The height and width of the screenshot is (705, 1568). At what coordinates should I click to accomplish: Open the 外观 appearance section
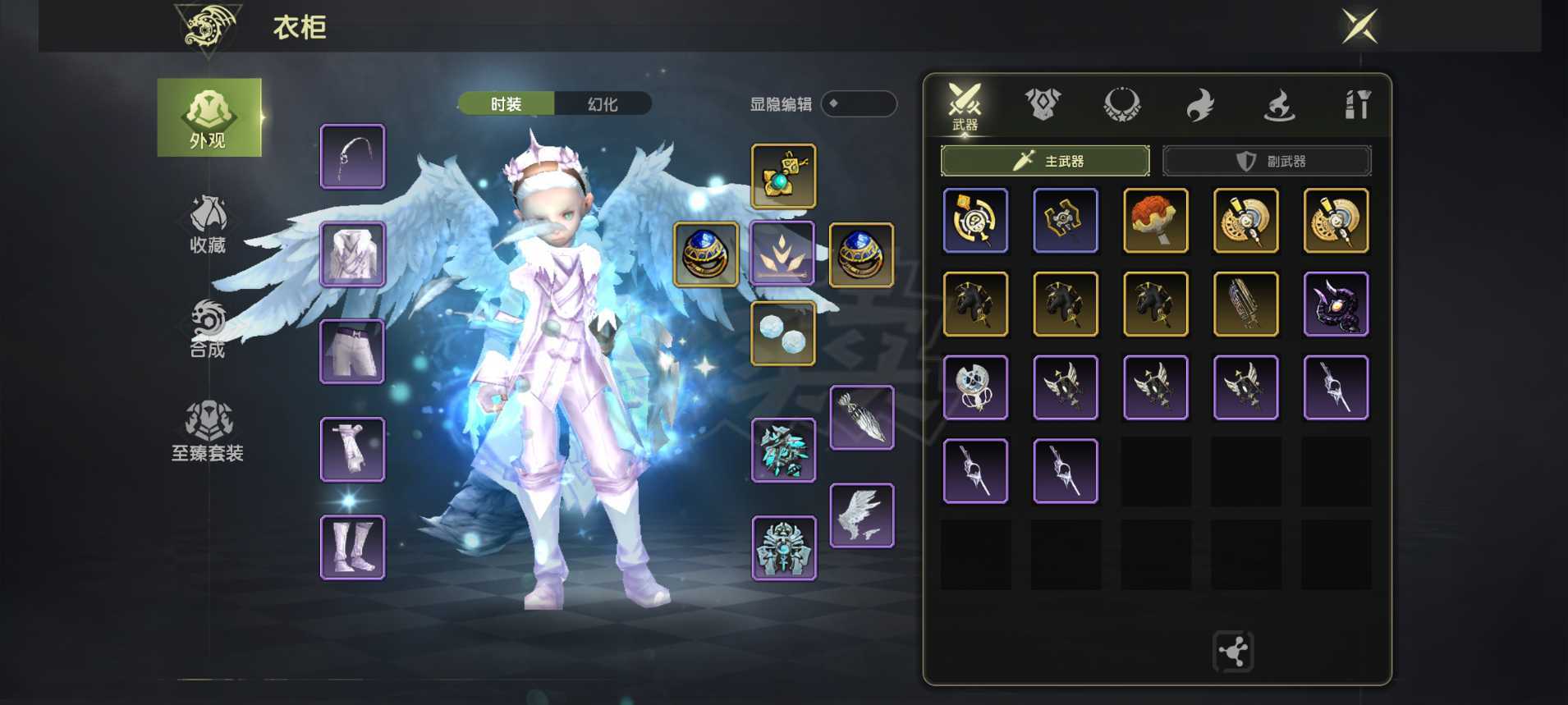coord(209,117)
